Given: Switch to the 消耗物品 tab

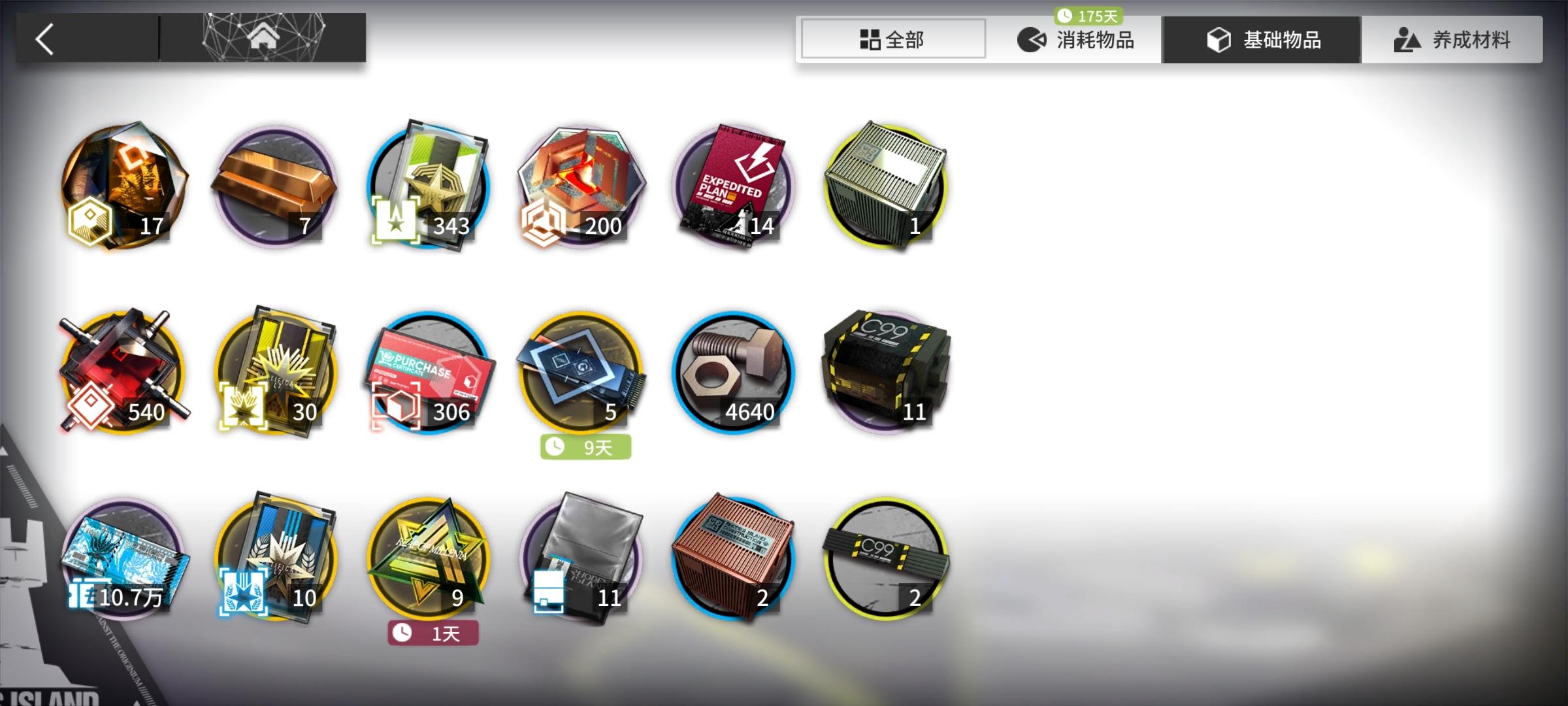Looking at the screenshot, I should pos(1078,39).
